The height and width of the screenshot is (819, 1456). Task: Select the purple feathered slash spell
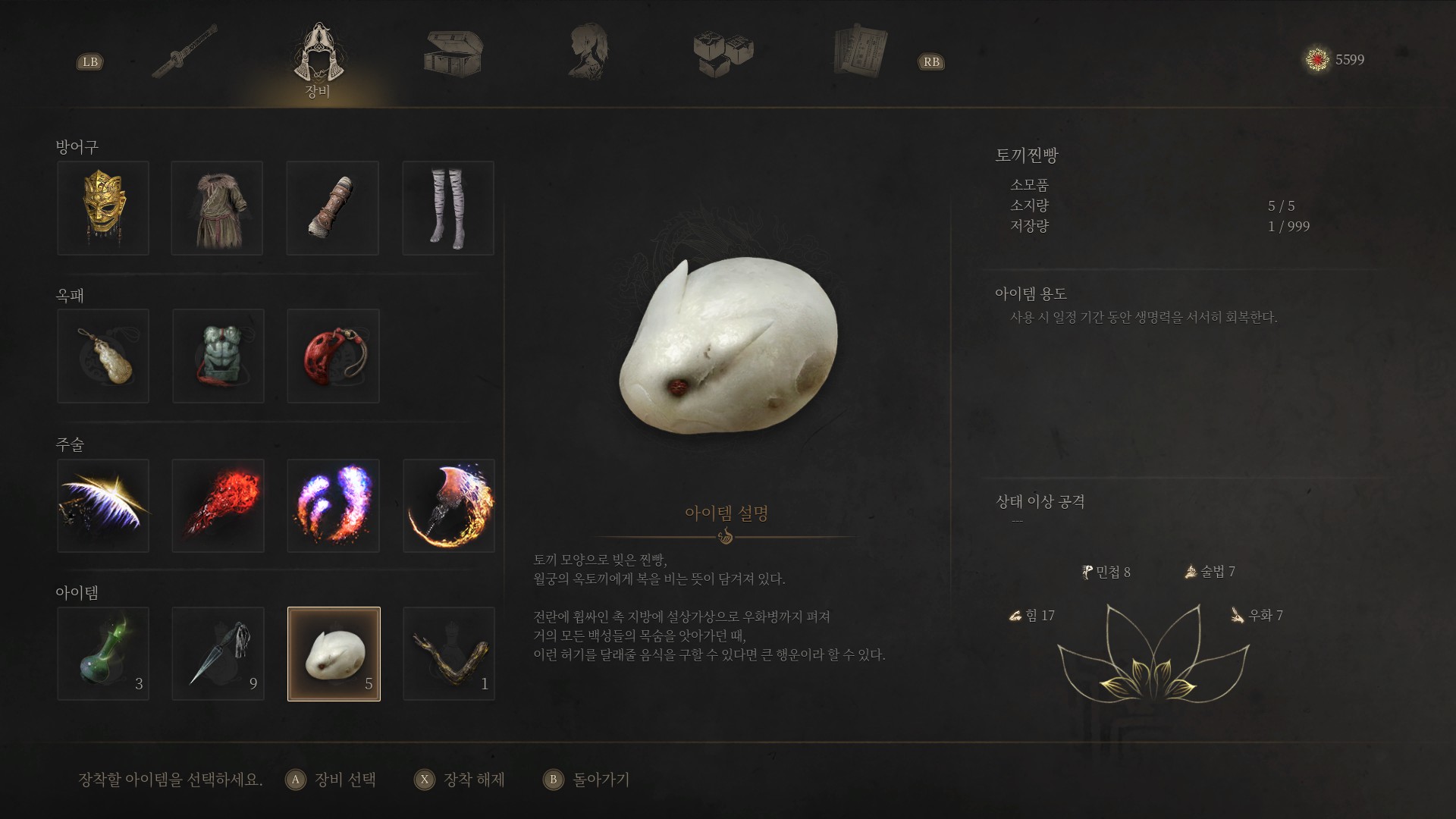(x=103, y=505)
